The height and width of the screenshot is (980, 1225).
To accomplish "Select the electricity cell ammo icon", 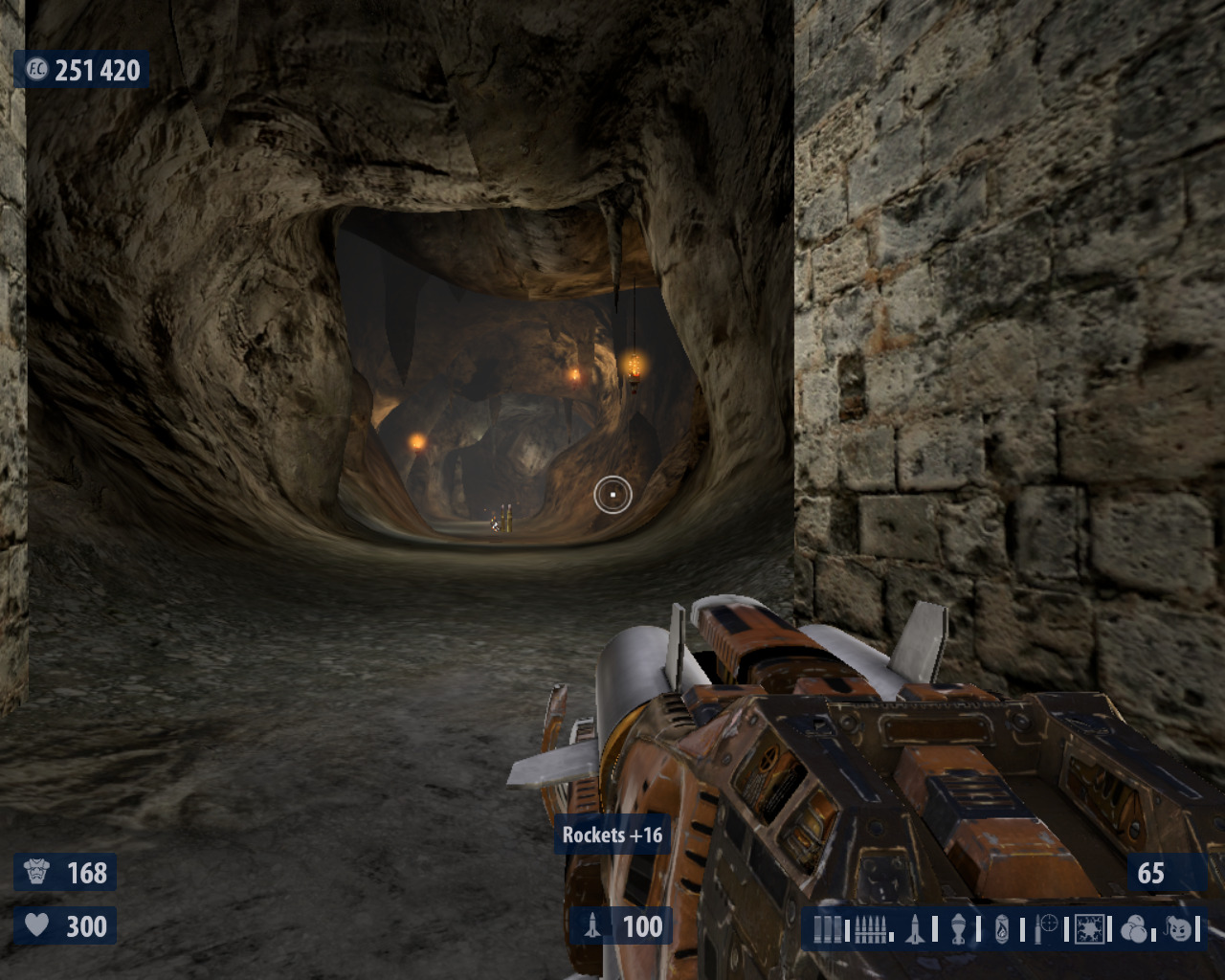I will pos(1090,928).
